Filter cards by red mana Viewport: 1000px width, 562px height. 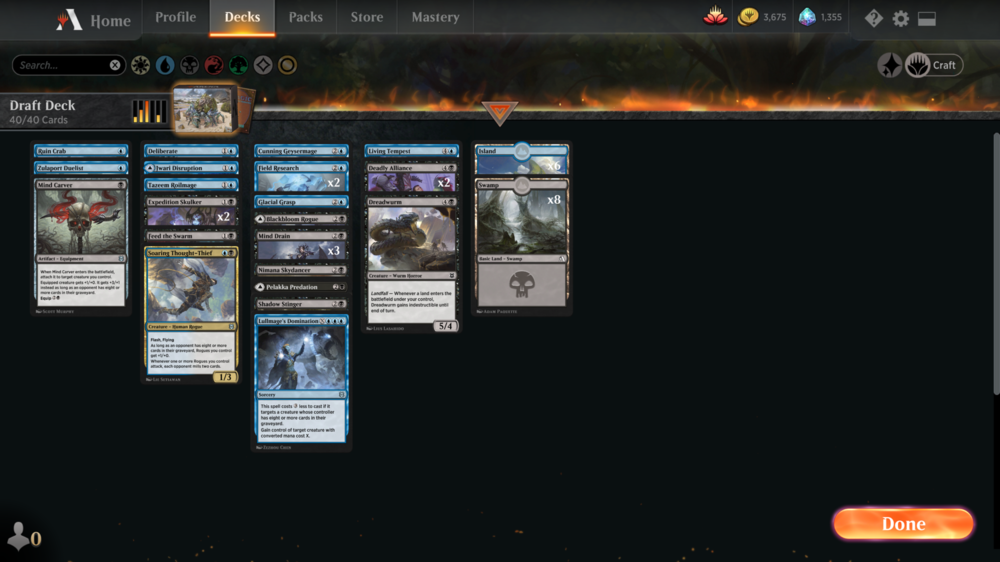[214, 65]
